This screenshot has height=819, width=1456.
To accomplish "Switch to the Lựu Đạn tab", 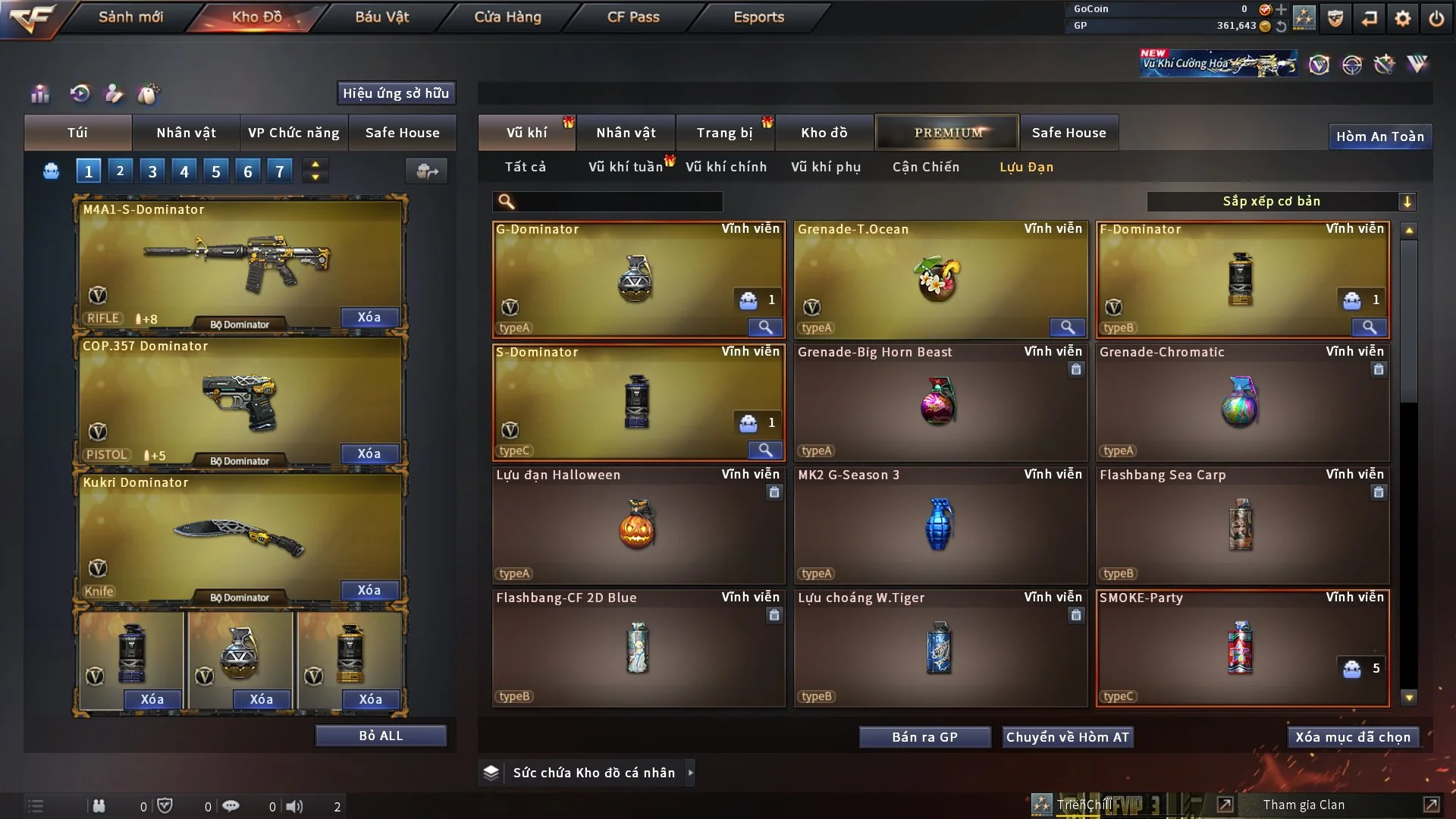I will (1025, 167).
